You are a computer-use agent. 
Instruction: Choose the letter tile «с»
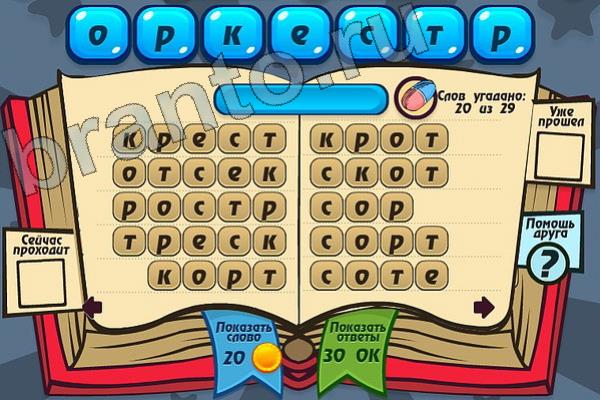click(x=369, y=33)
